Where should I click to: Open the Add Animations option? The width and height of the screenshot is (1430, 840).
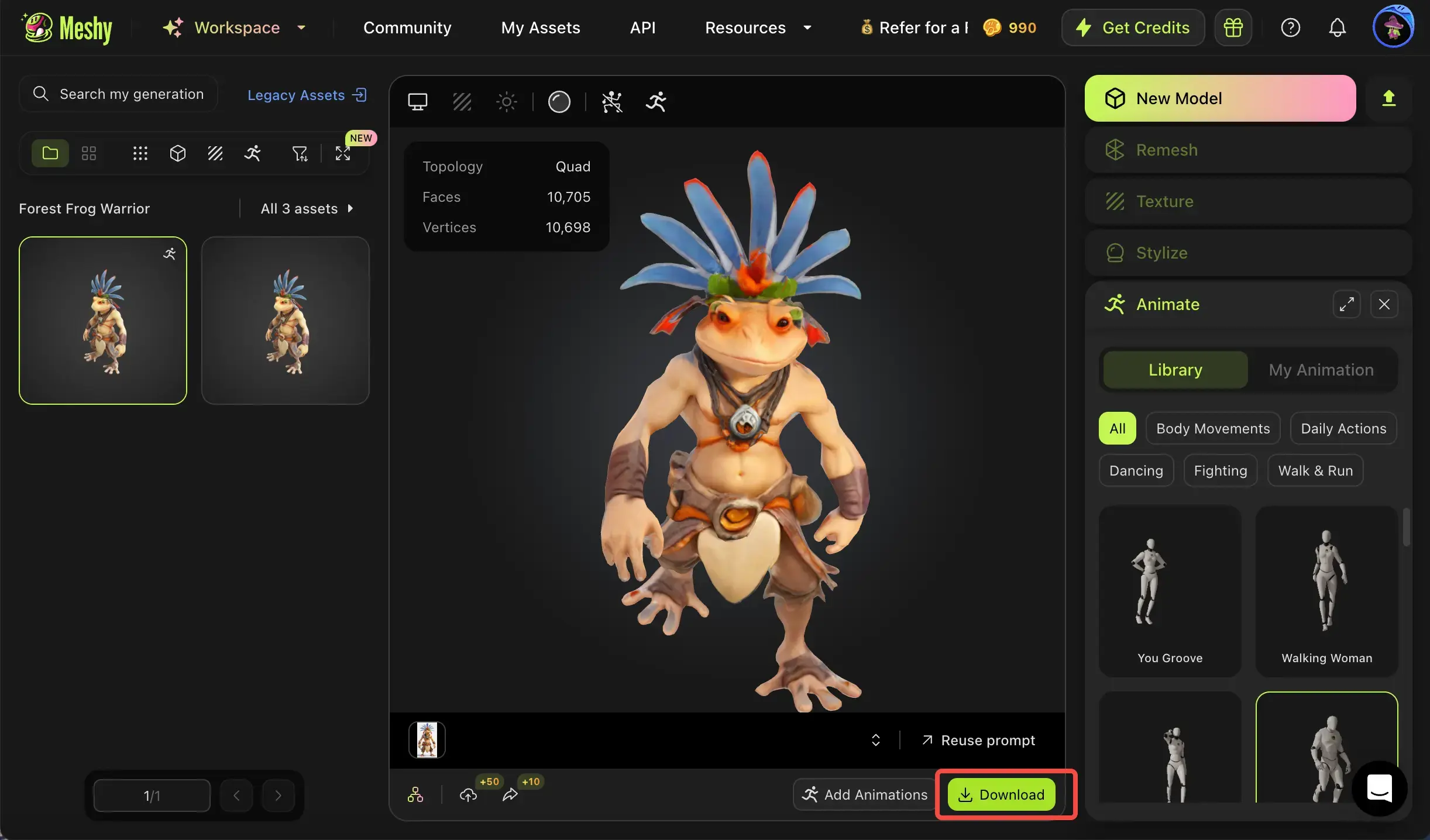pyautogui.click(x=864, y=794)
